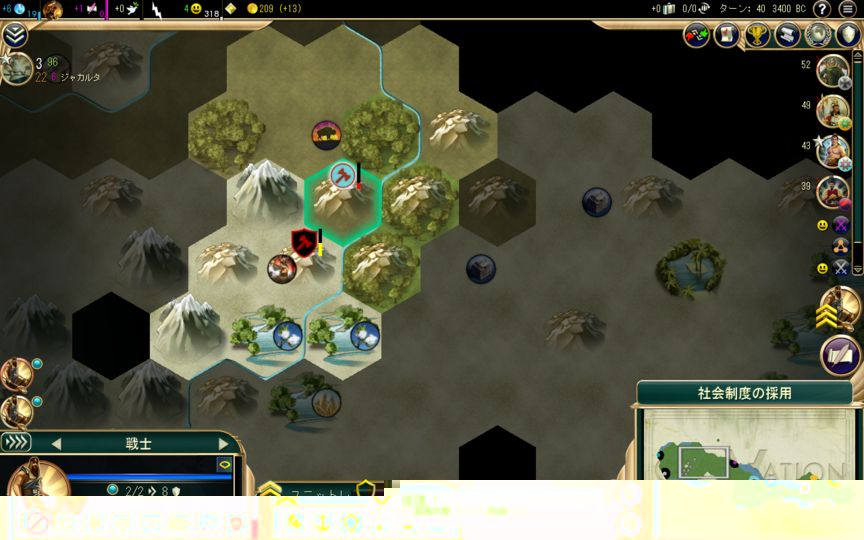Select the leader portrait with score 49

[x=832, y=111]
